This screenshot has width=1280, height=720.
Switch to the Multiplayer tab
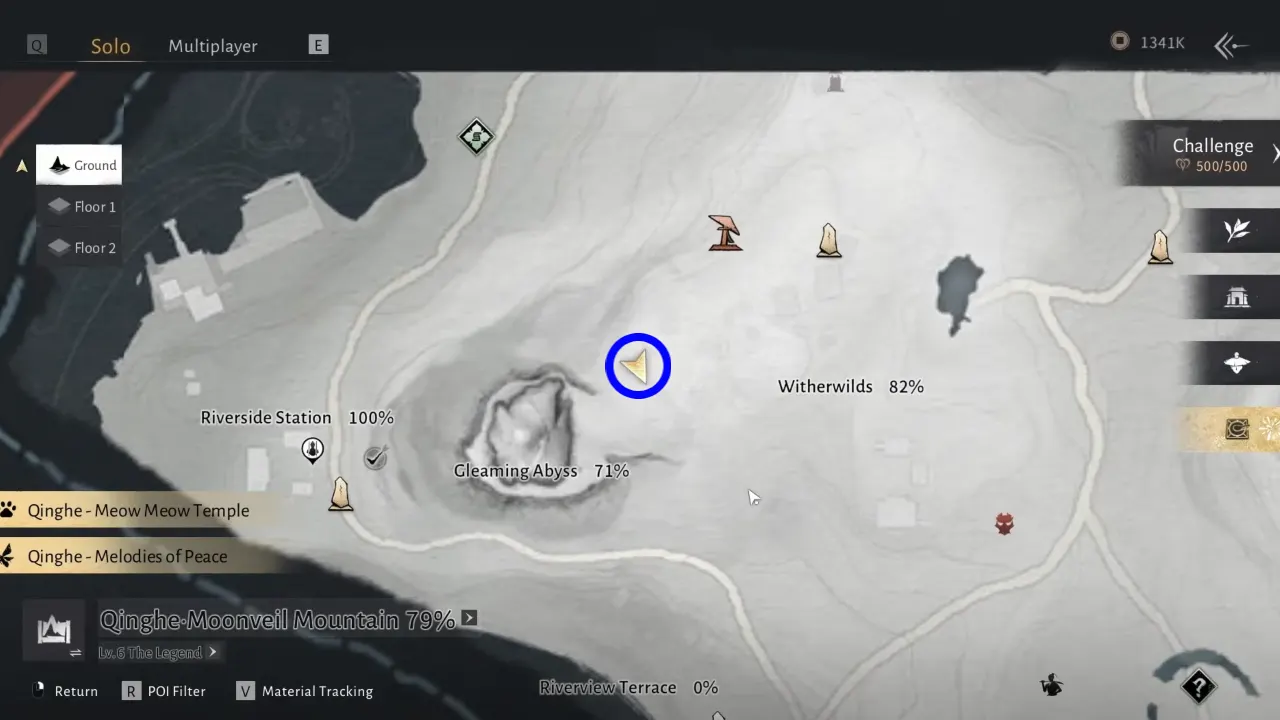click(x=213, y=46)
